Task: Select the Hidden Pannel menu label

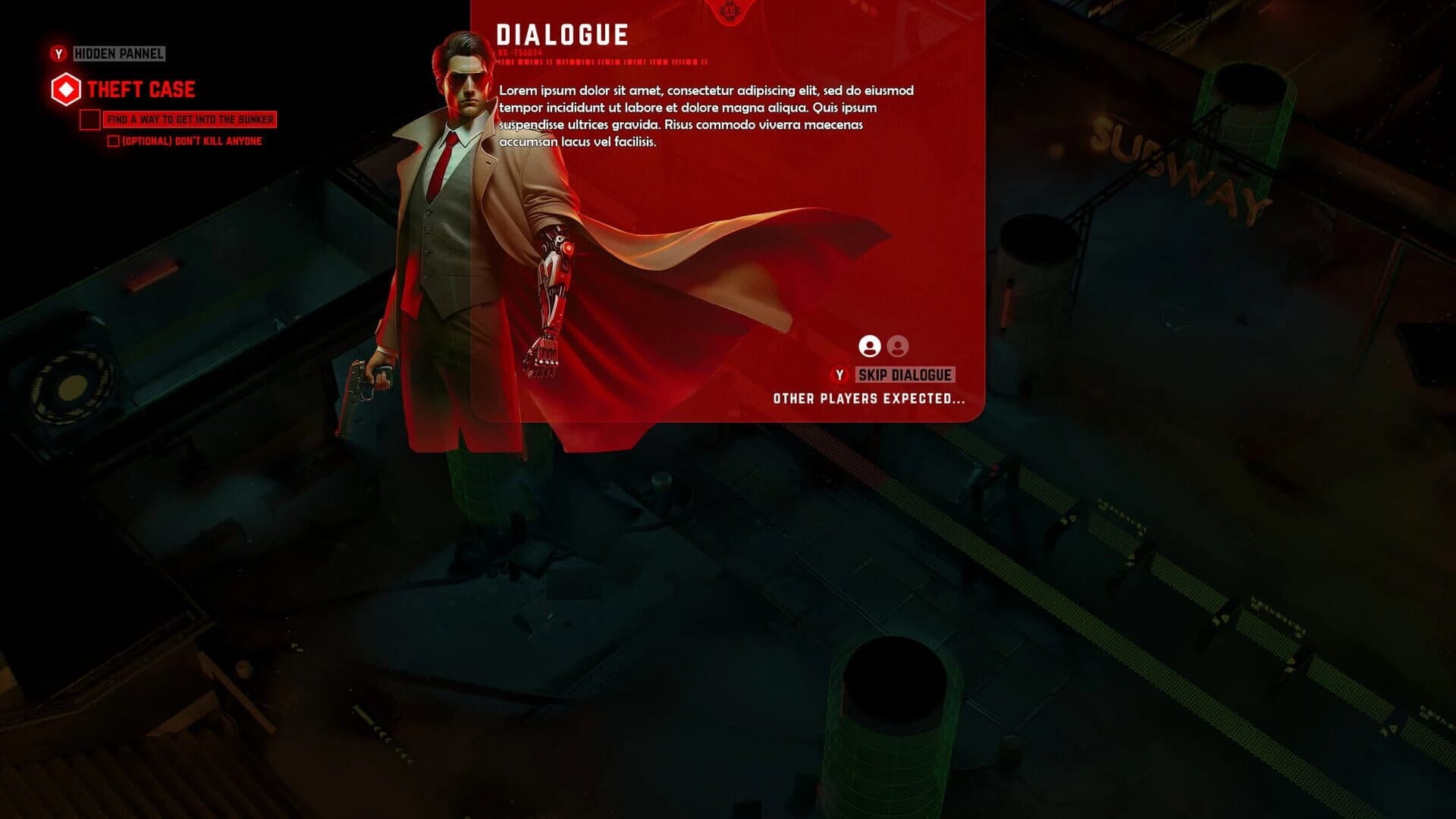Action: (x=118, y=54)
